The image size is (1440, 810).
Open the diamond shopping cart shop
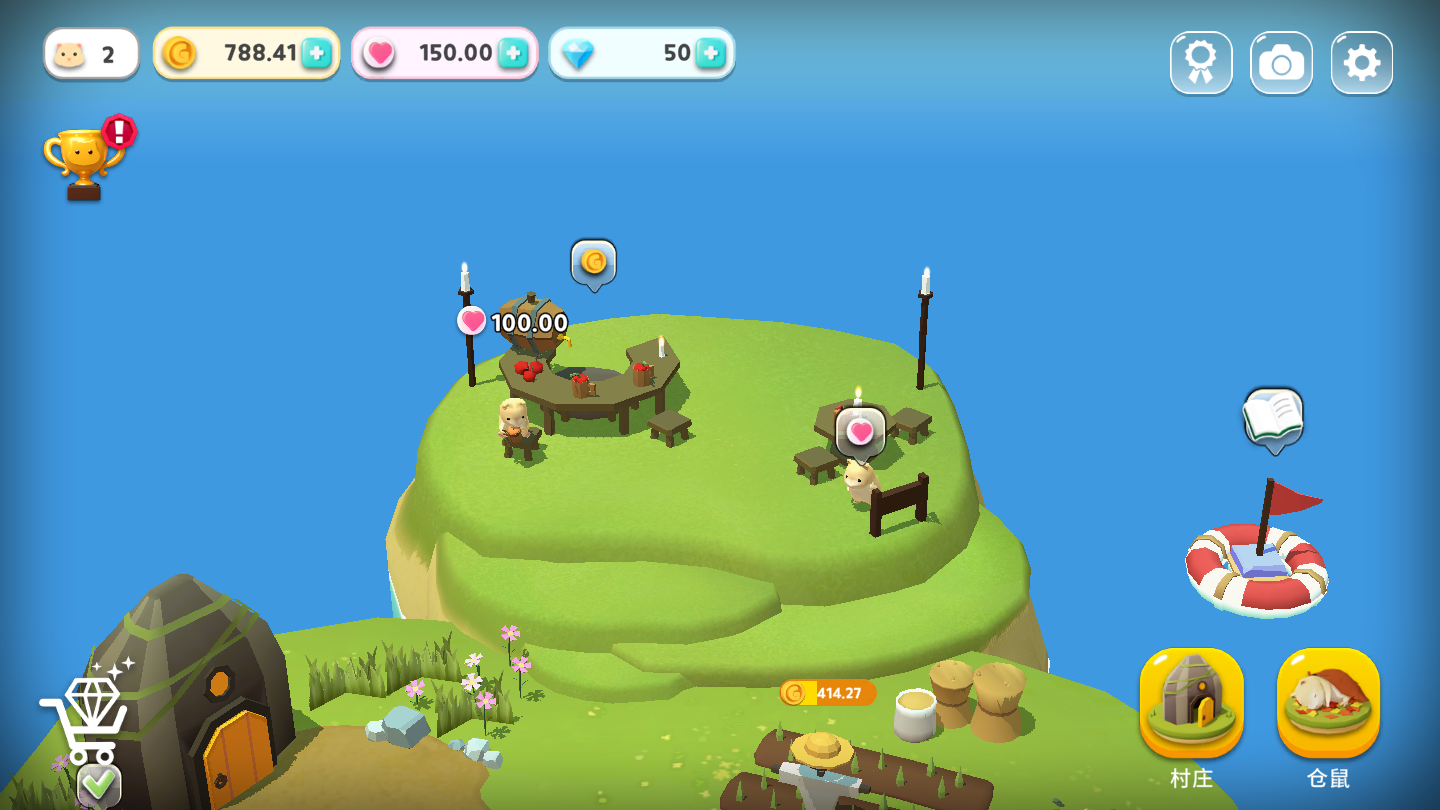pyautogui.click(x=86, y=718)
